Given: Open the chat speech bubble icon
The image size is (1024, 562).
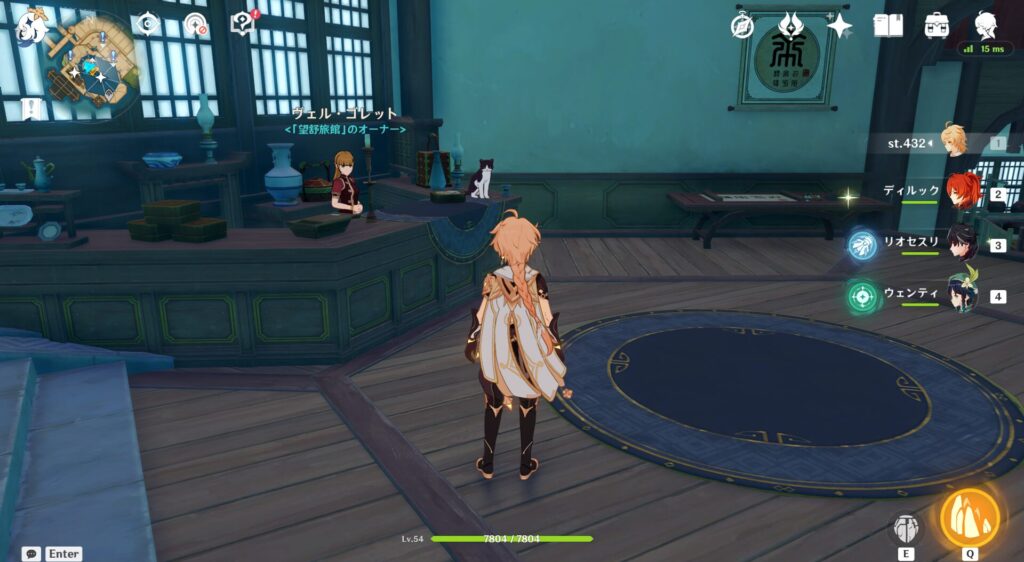Looking at the screenshot, I should pos(31,553).
